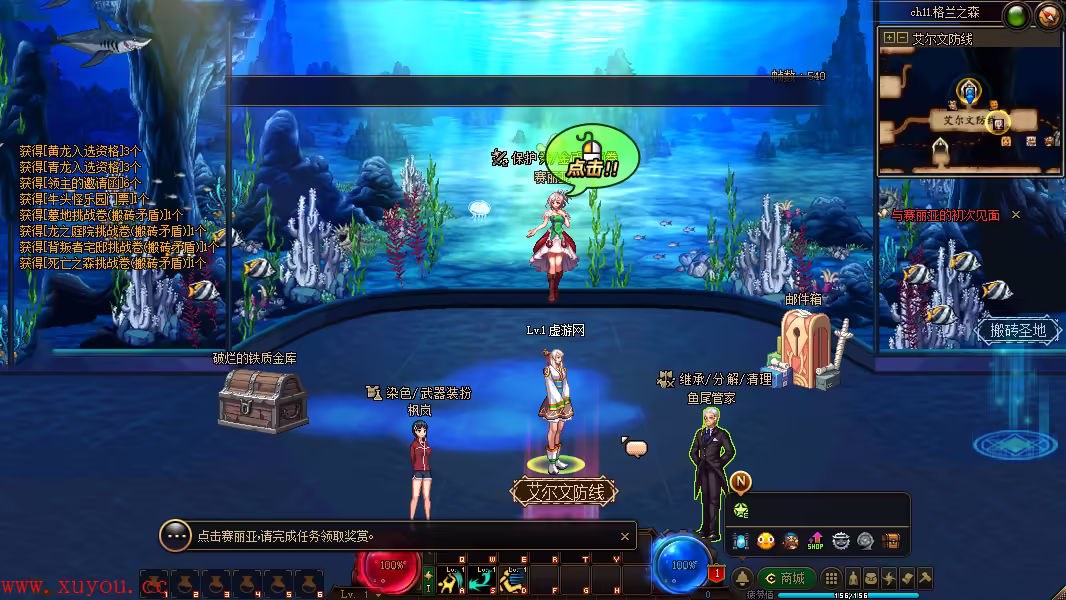Open the grid menu button
Image resolution: width=1066 pixels, height=600 pixels.
831,578
